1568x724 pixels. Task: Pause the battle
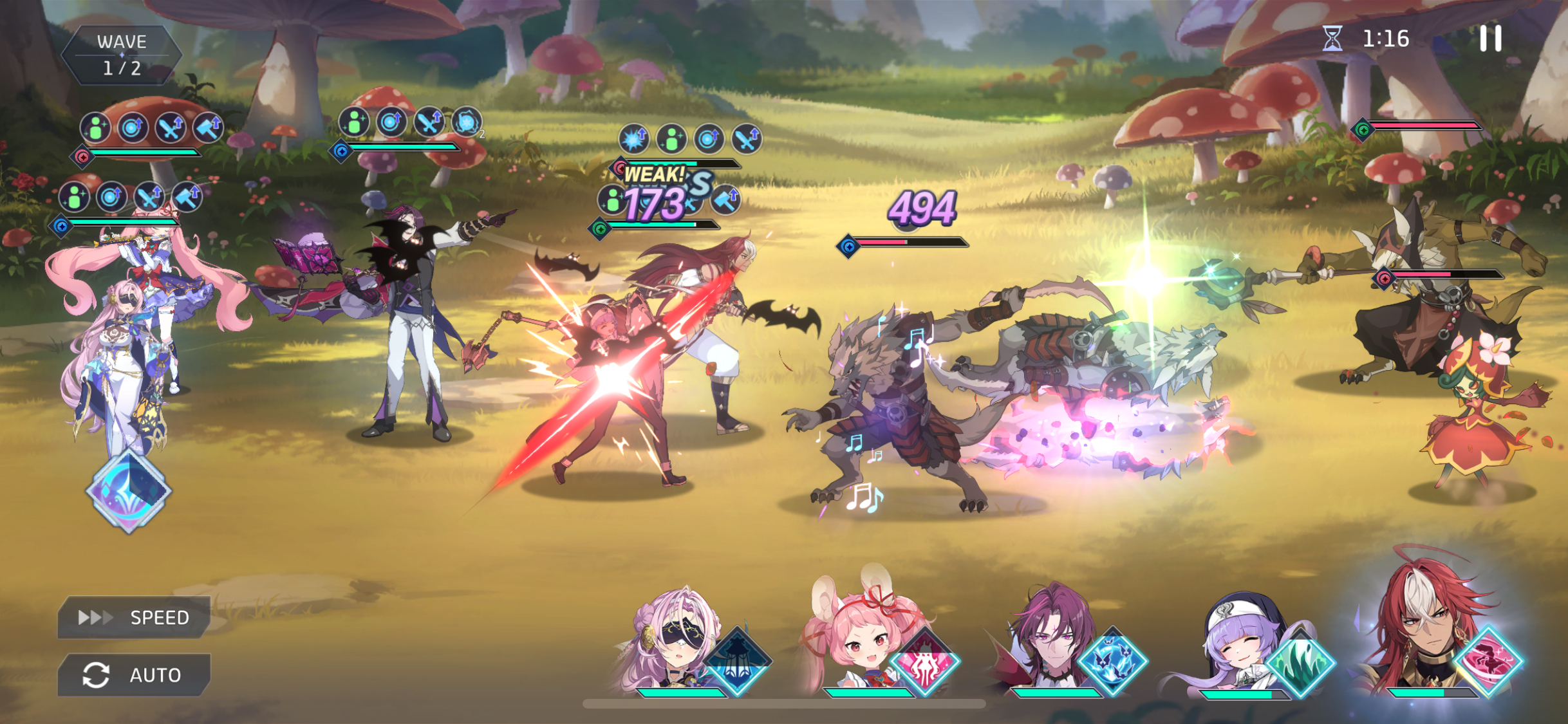(1489, 39)
